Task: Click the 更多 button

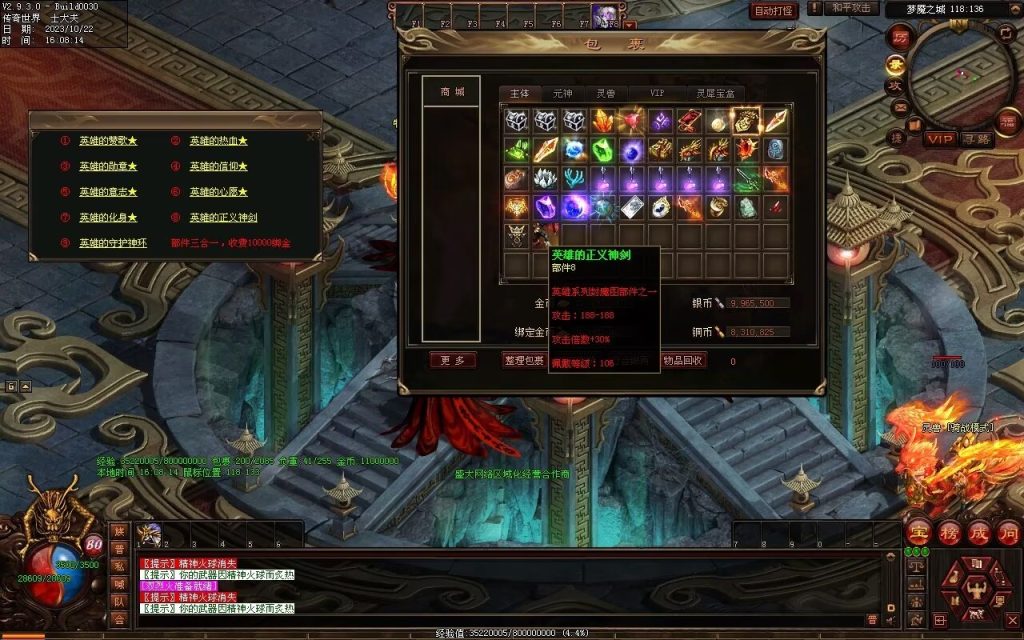Action: click(452, 361)
